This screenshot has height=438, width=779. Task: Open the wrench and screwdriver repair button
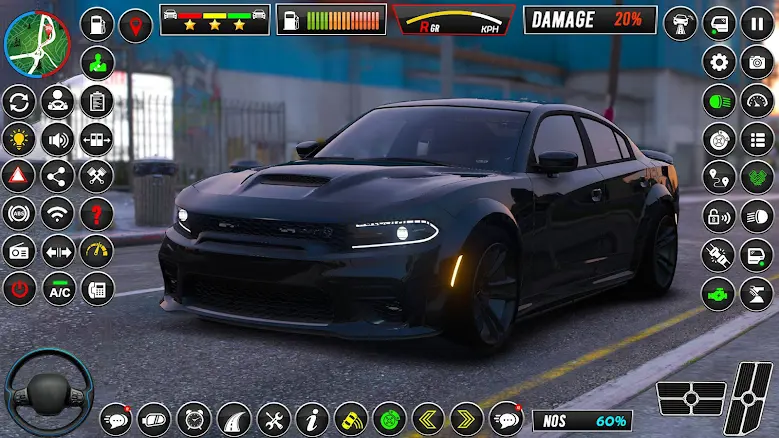point(273,417)
